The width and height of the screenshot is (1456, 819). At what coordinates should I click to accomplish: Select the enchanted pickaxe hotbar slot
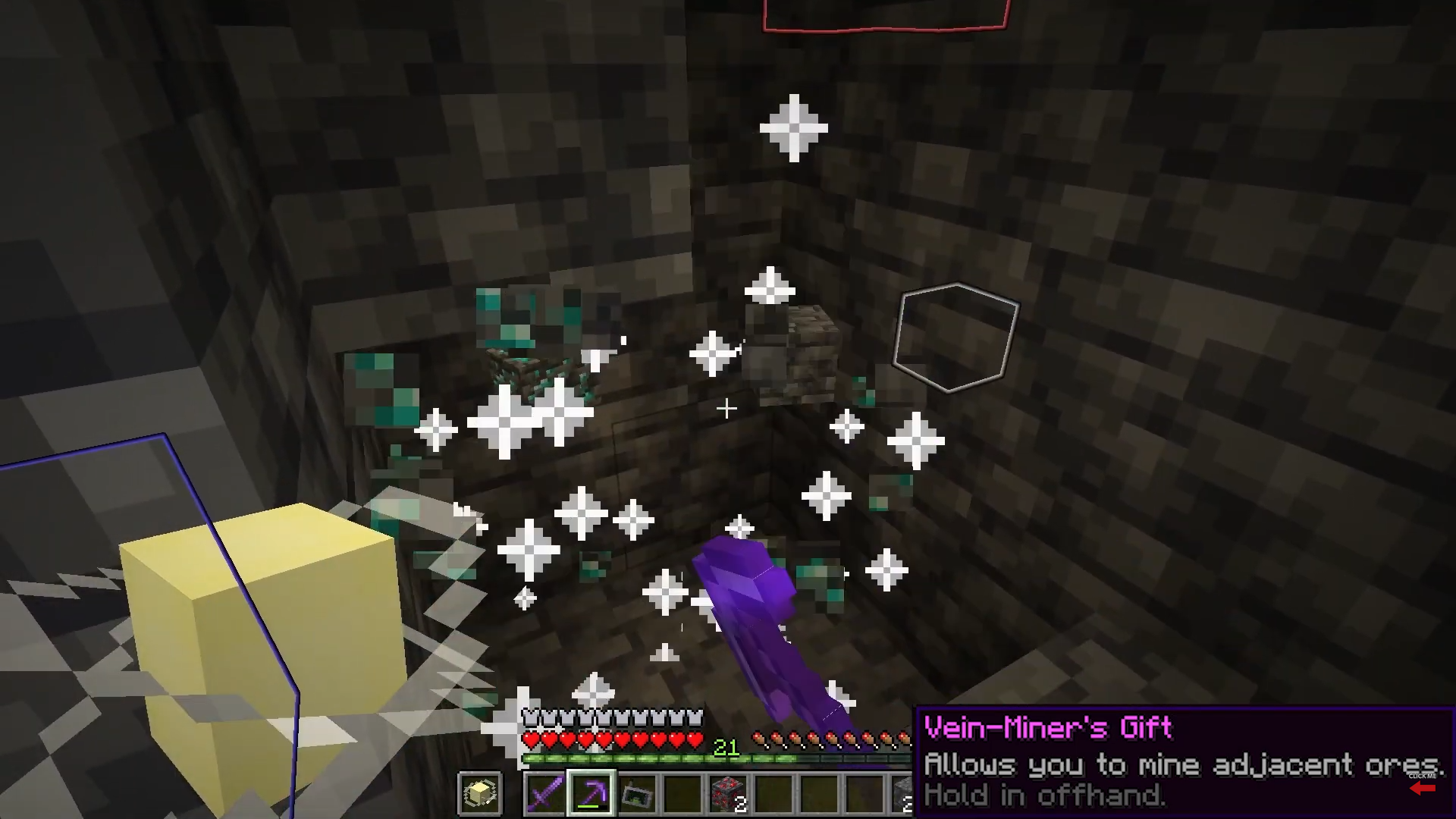click(x=591, y=791)
